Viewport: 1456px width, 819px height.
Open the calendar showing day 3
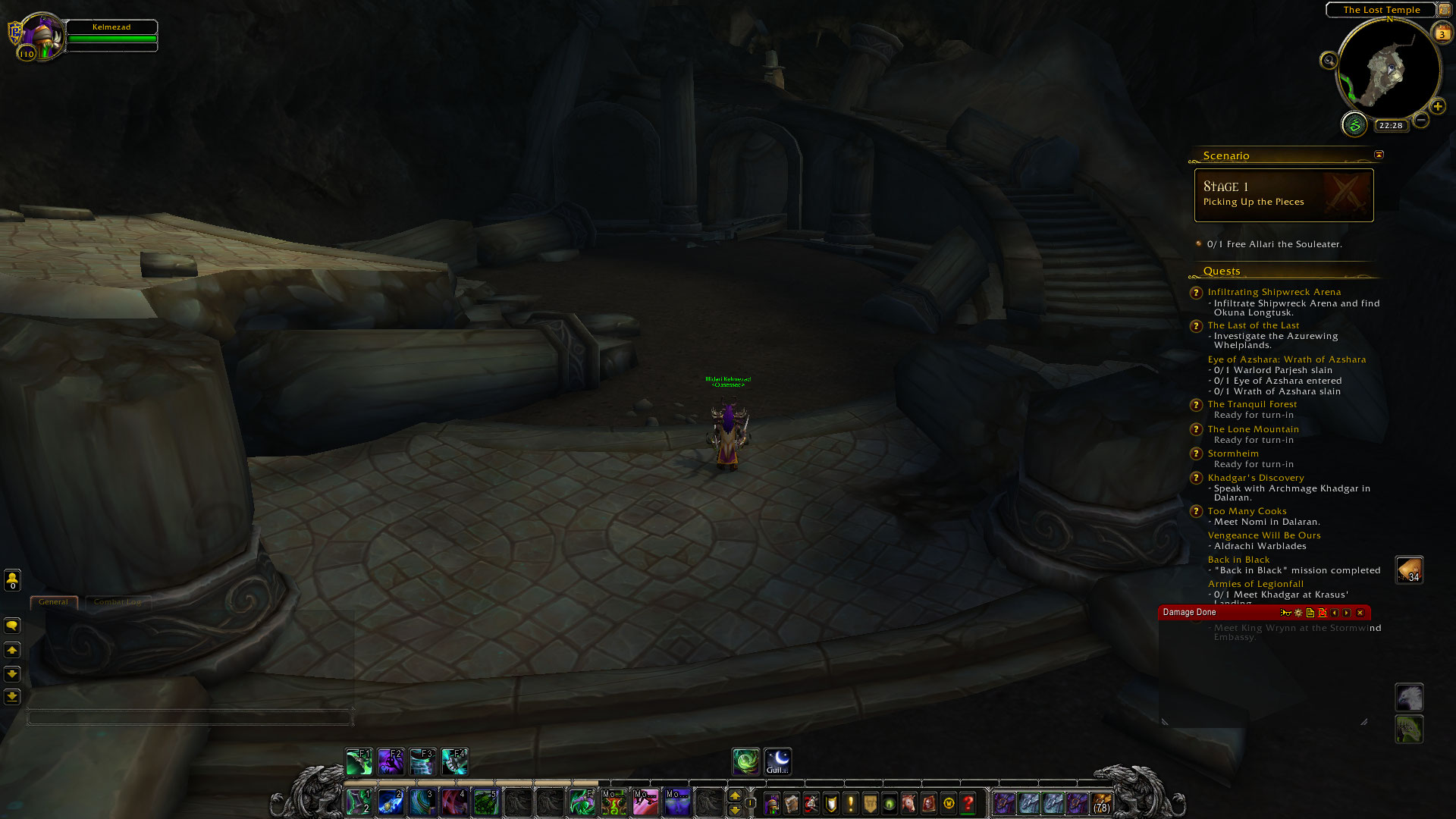1442,33
